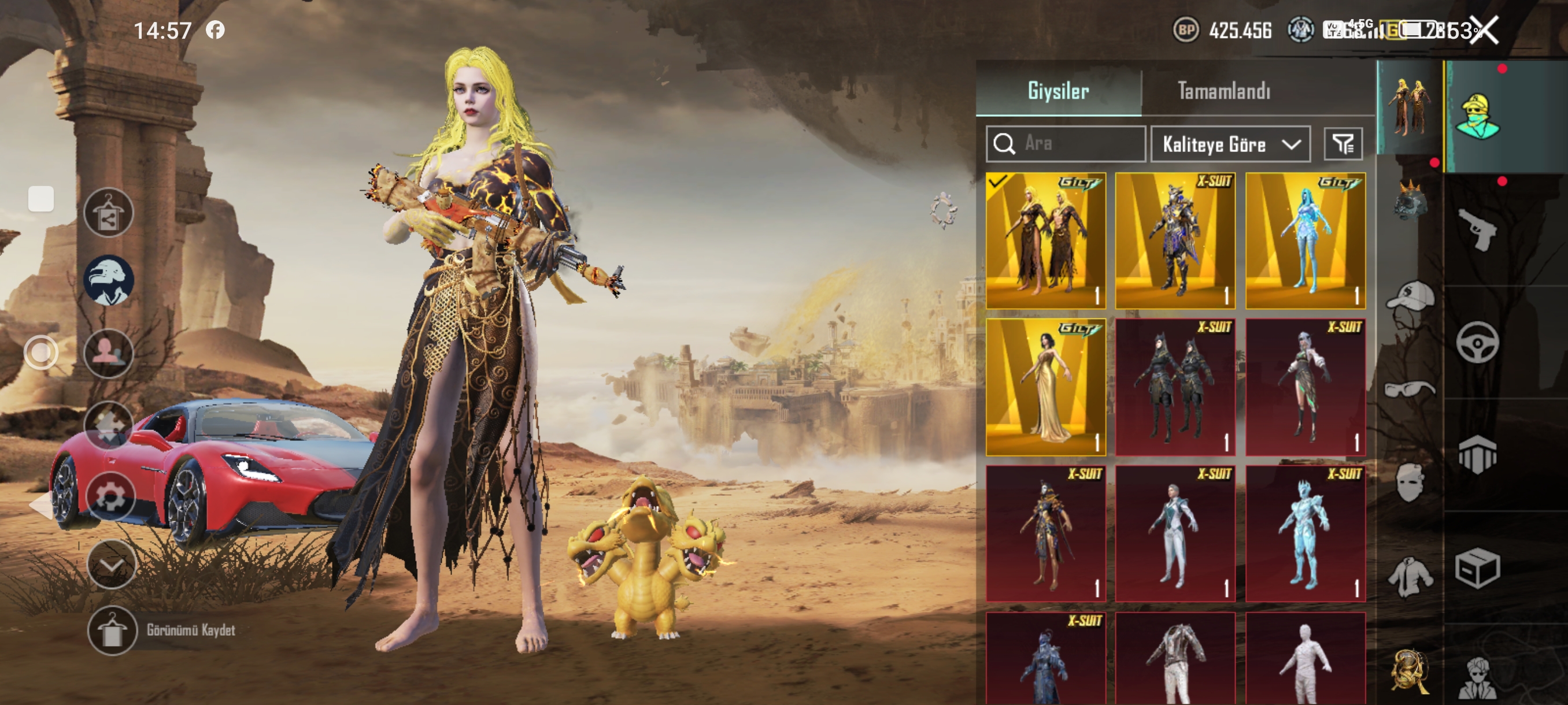This screenshot has height=705, width=1568.
Task: Pick the glowing blue female Gilt outfit
Action: (x=1305, y=240)
